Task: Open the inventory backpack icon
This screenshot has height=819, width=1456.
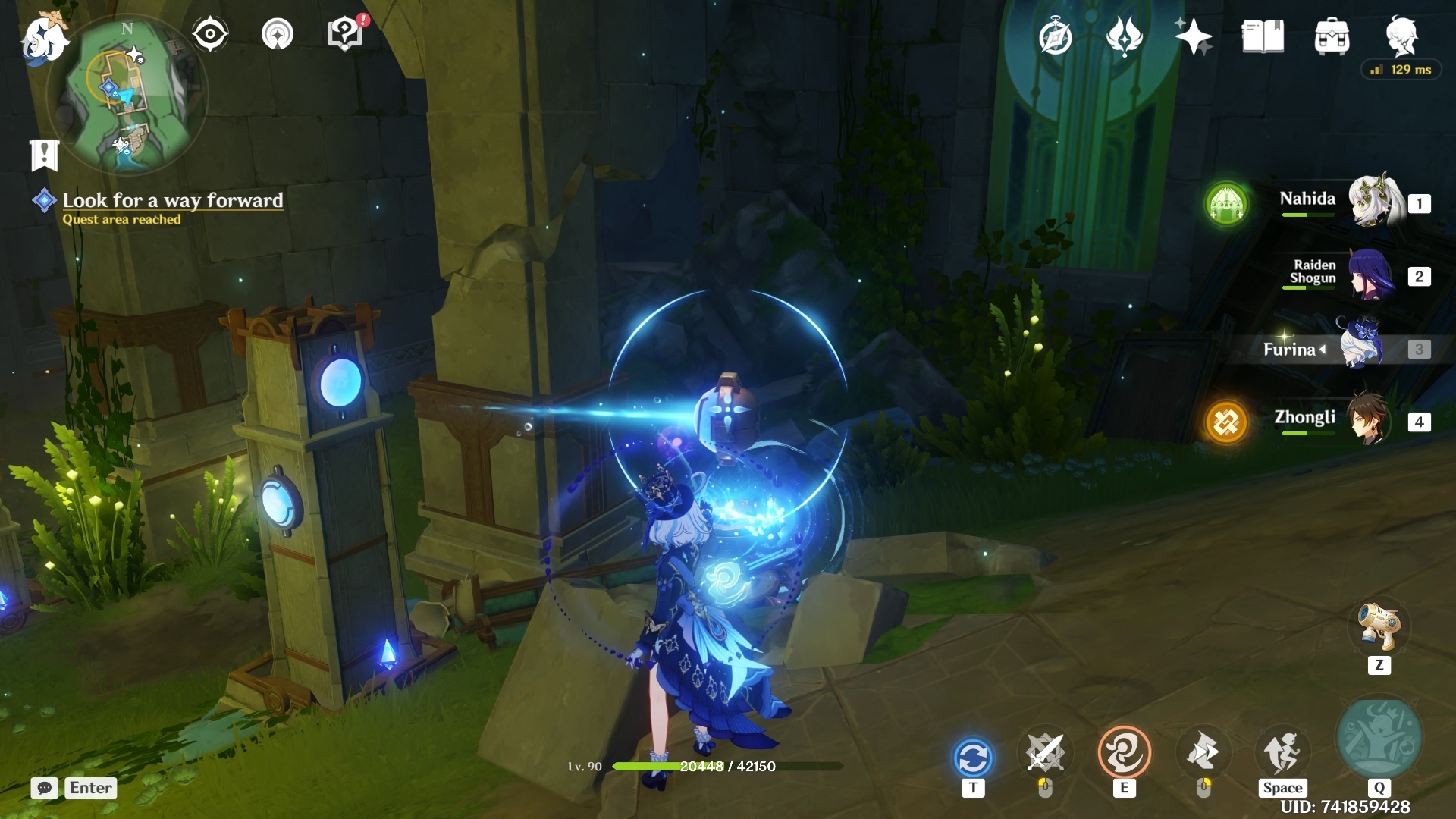Action: coord(1332,37)
